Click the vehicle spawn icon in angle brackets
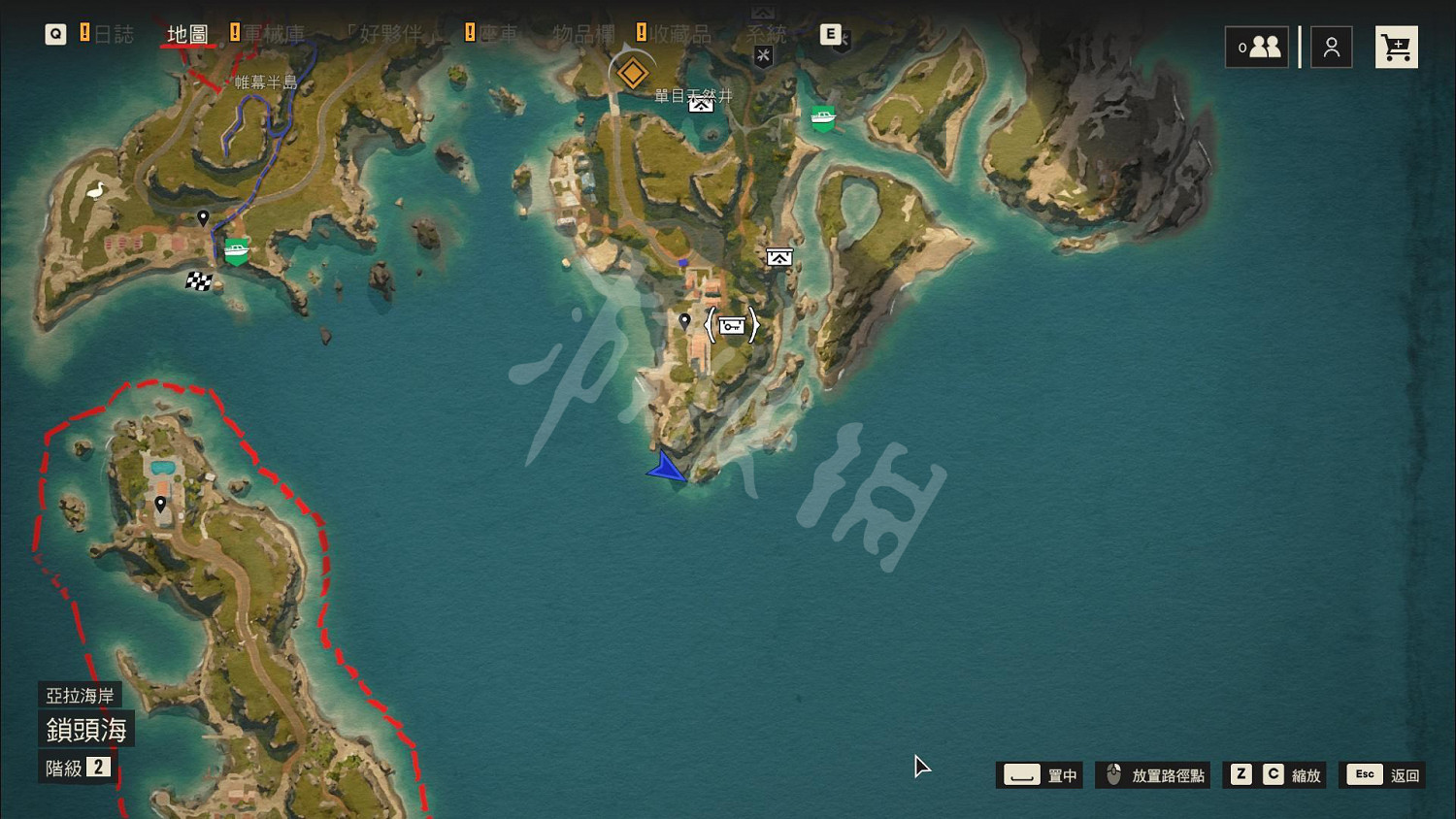1456x819 pixels. pos(731,325)
